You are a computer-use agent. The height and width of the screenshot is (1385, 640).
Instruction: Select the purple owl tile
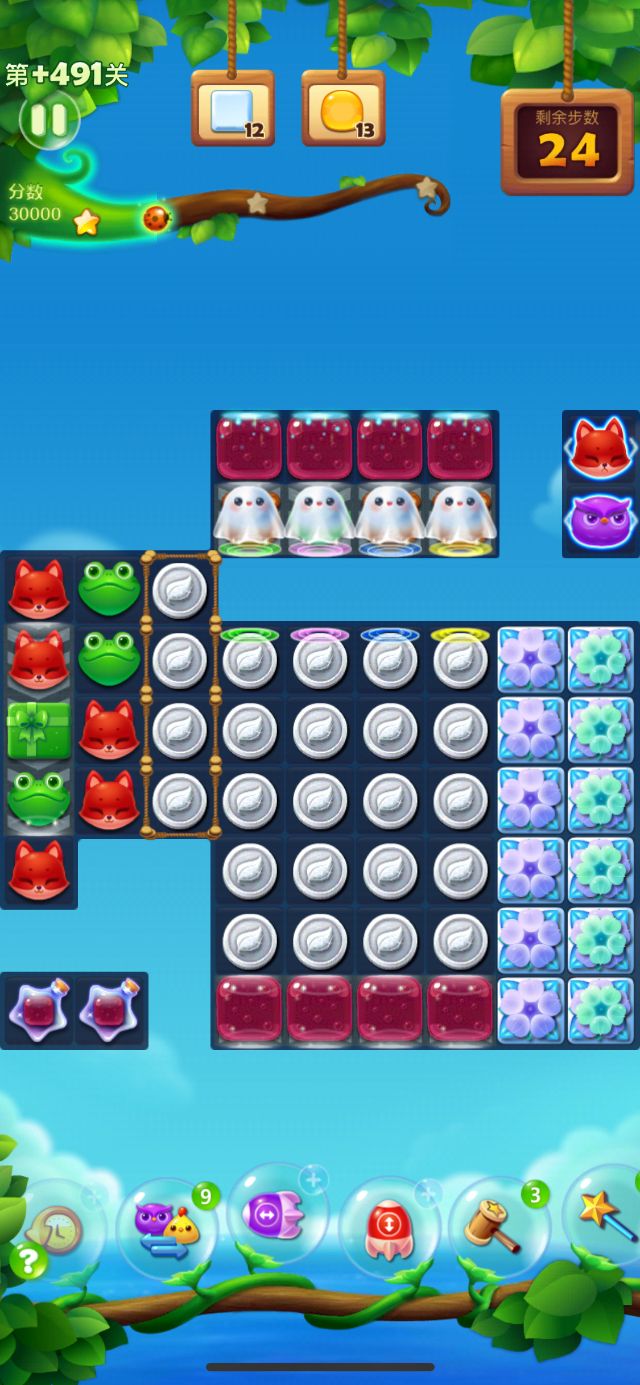click(x=599, y=521)
